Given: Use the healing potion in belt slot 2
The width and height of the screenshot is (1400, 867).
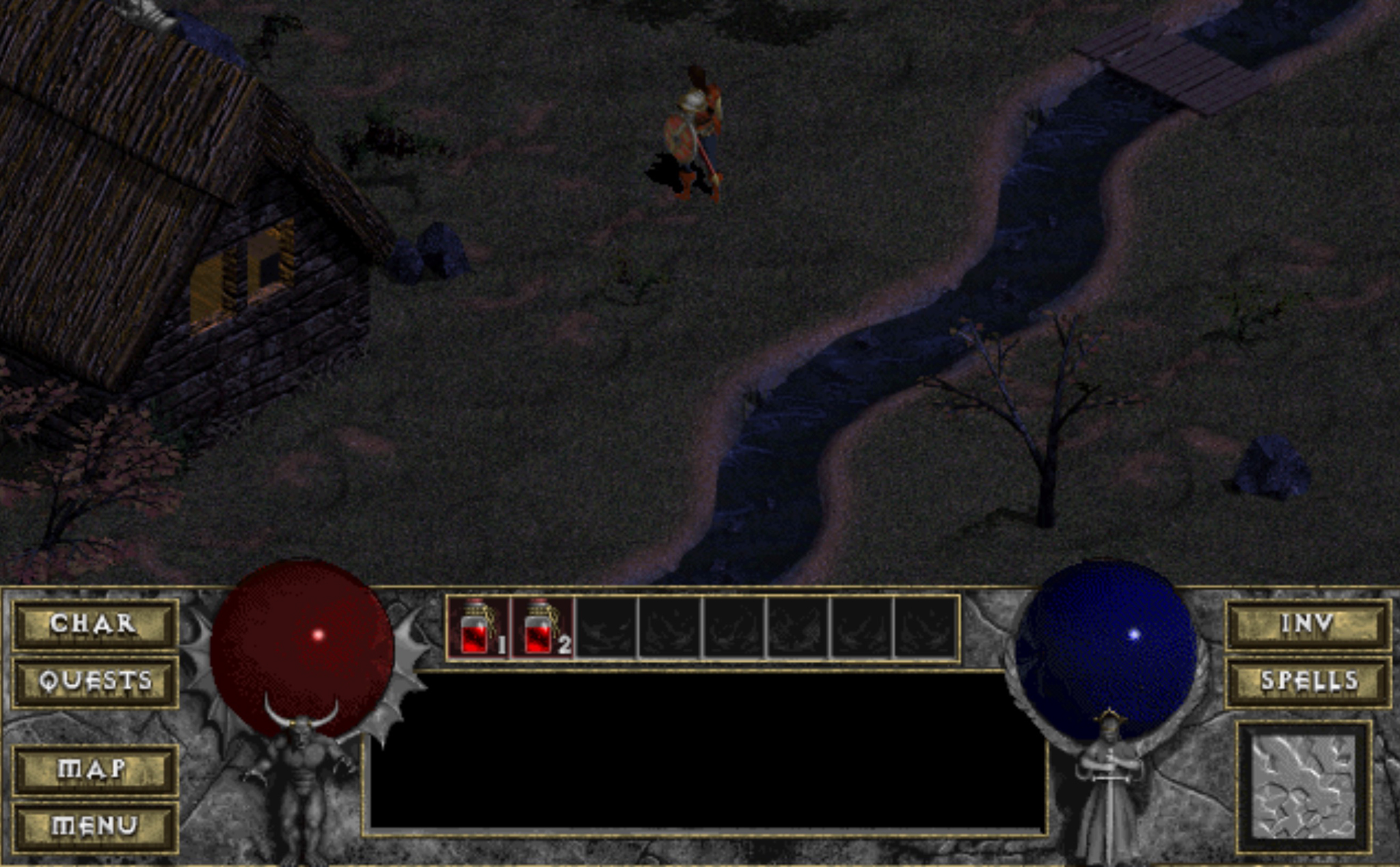Looking at the screenshot, I should (542, 628).
